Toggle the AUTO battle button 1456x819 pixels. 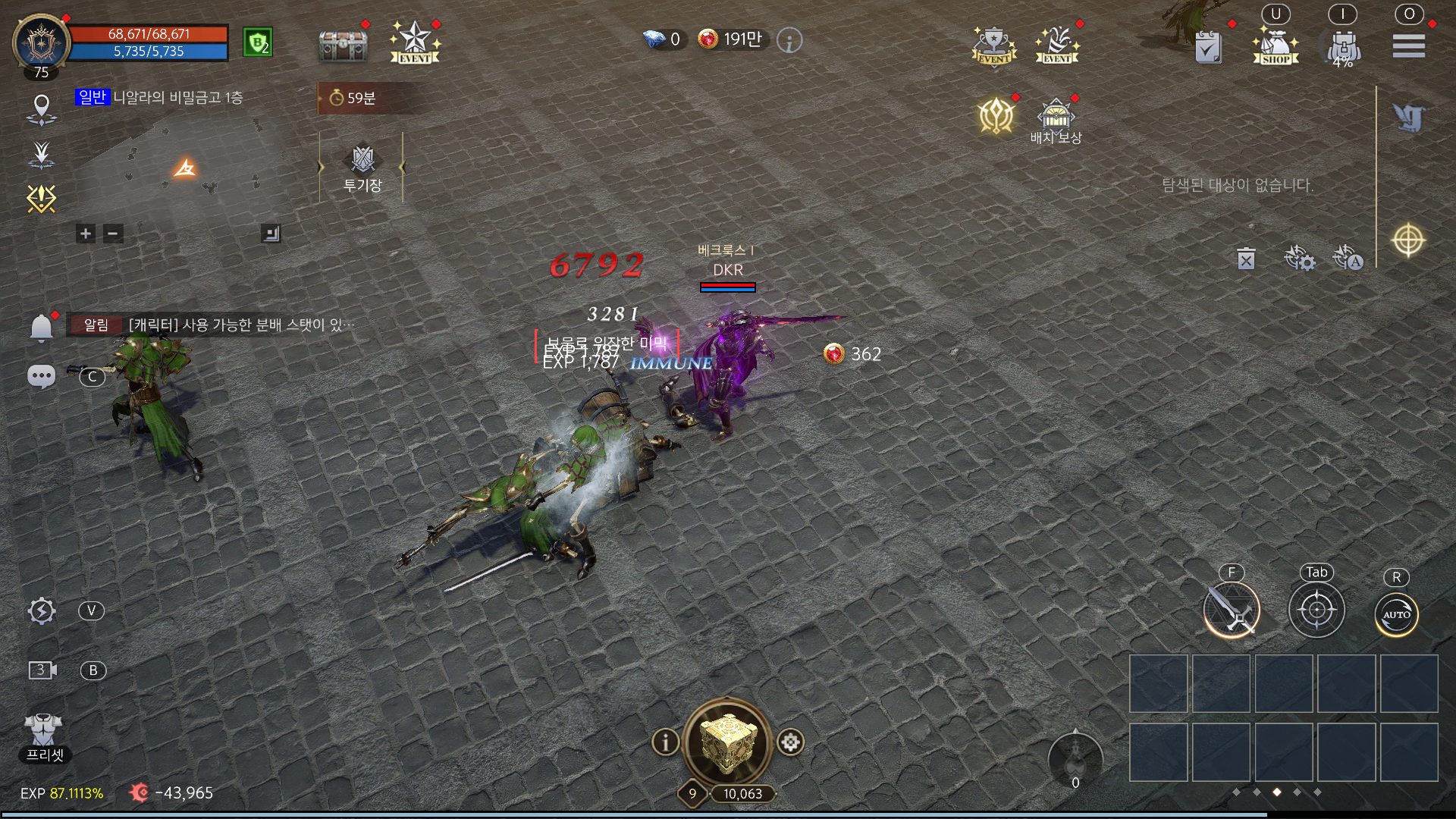(x=1396, y=613)
